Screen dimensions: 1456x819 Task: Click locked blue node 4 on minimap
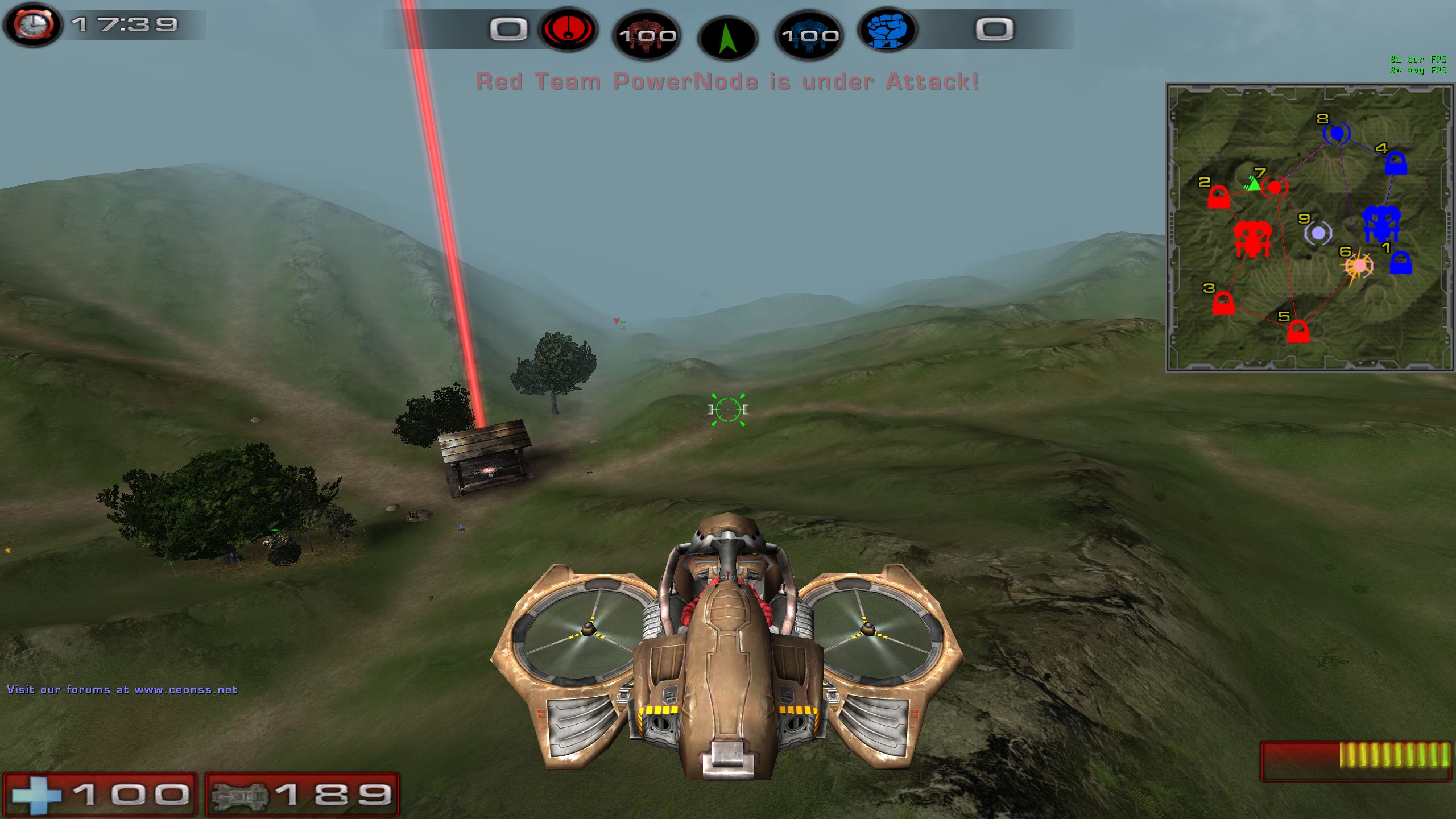coord(1396,164)
